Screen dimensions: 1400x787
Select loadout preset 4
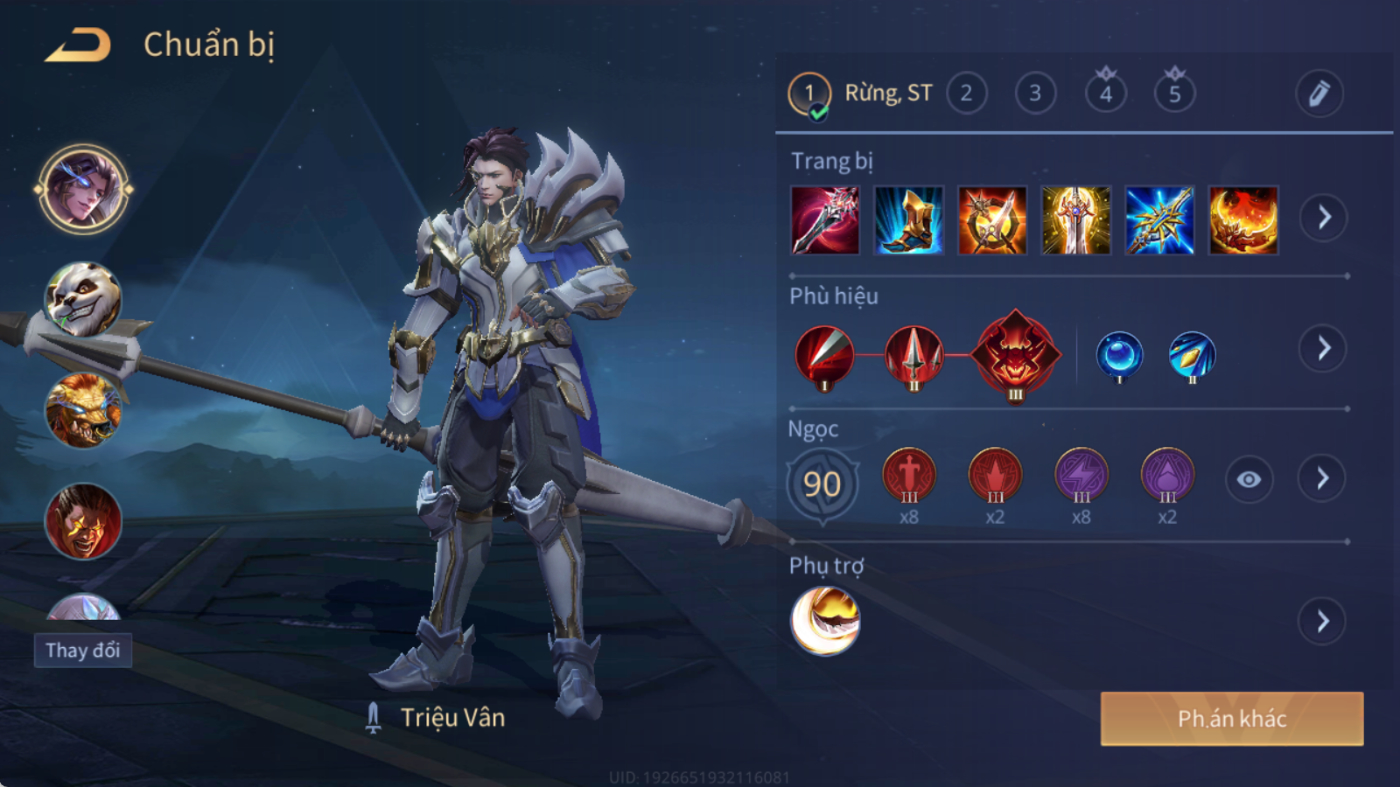point(1105,94)
